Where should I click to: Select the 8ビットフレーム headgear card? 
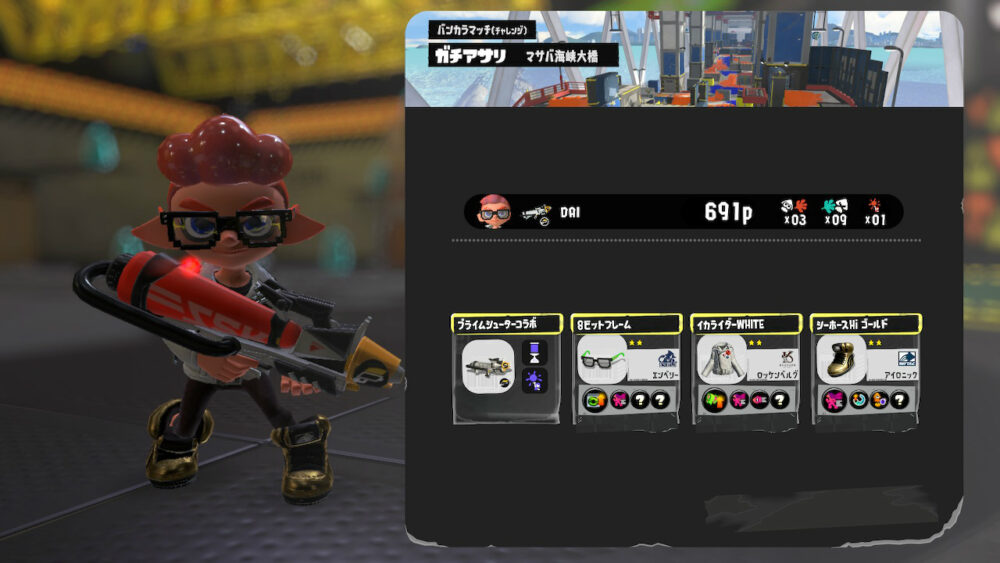pyautogui.click(x=626, y=369)
